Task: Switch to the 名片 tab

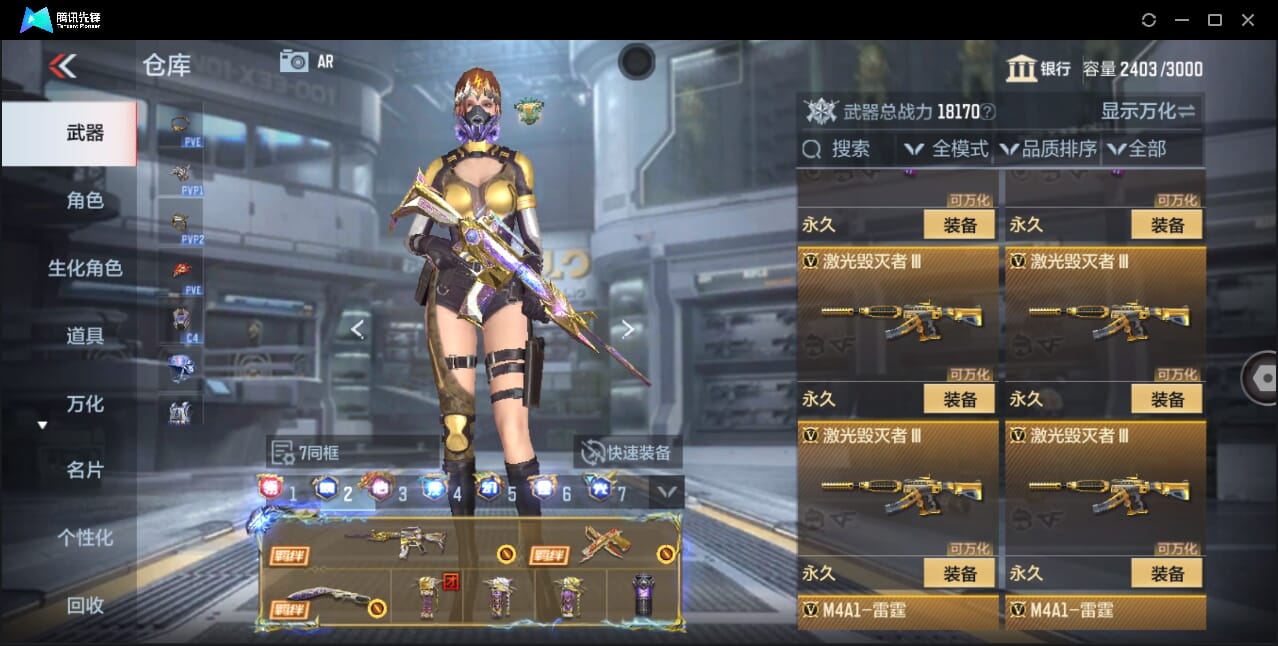Action: point(85,470)
